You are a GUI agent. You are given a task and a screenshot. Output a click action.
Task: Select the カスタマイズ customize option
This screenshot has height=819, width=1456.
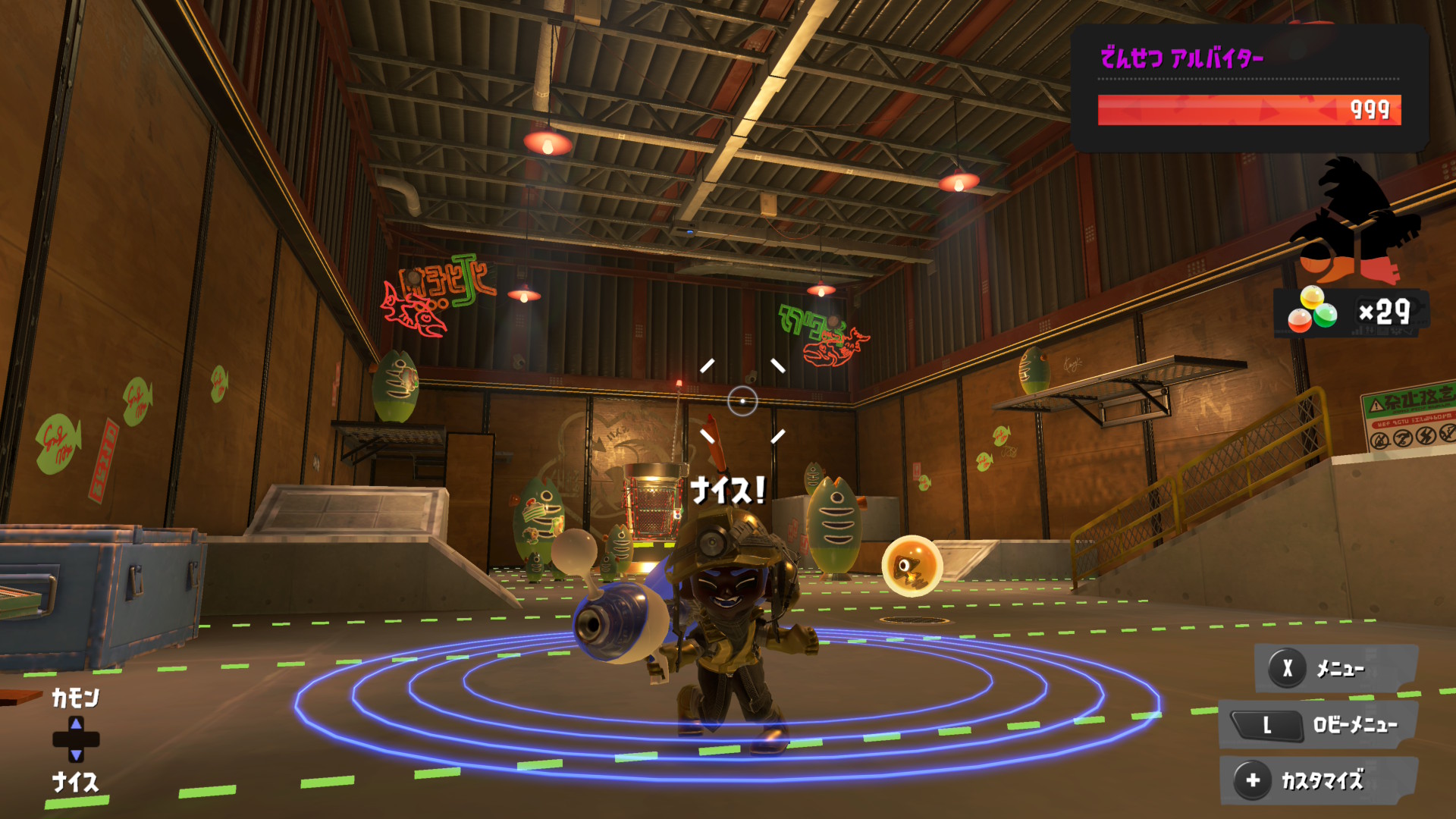click(x=1318, y=780)
